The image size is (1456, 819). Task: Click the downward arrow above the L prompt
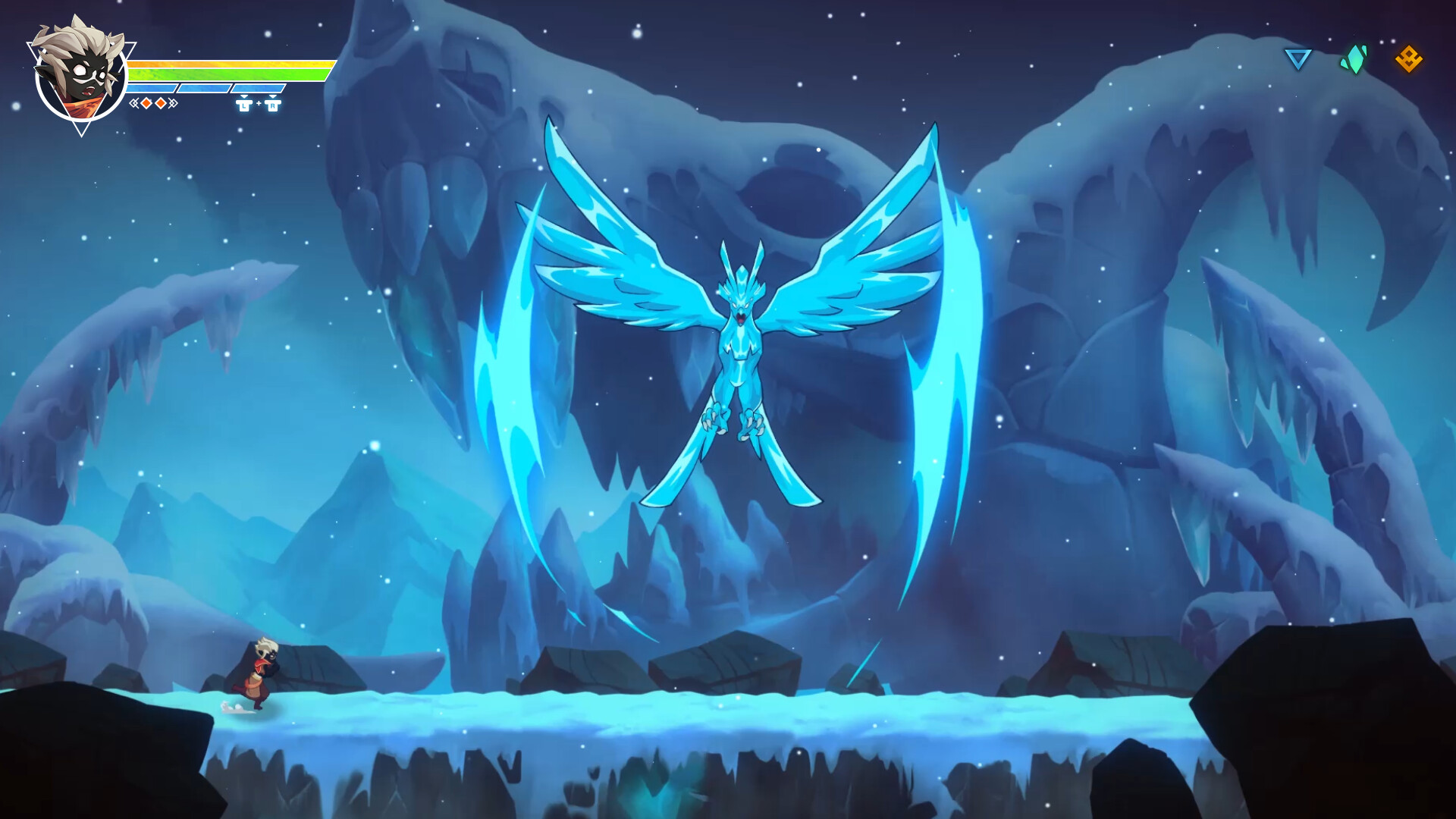tap(244, 98)
